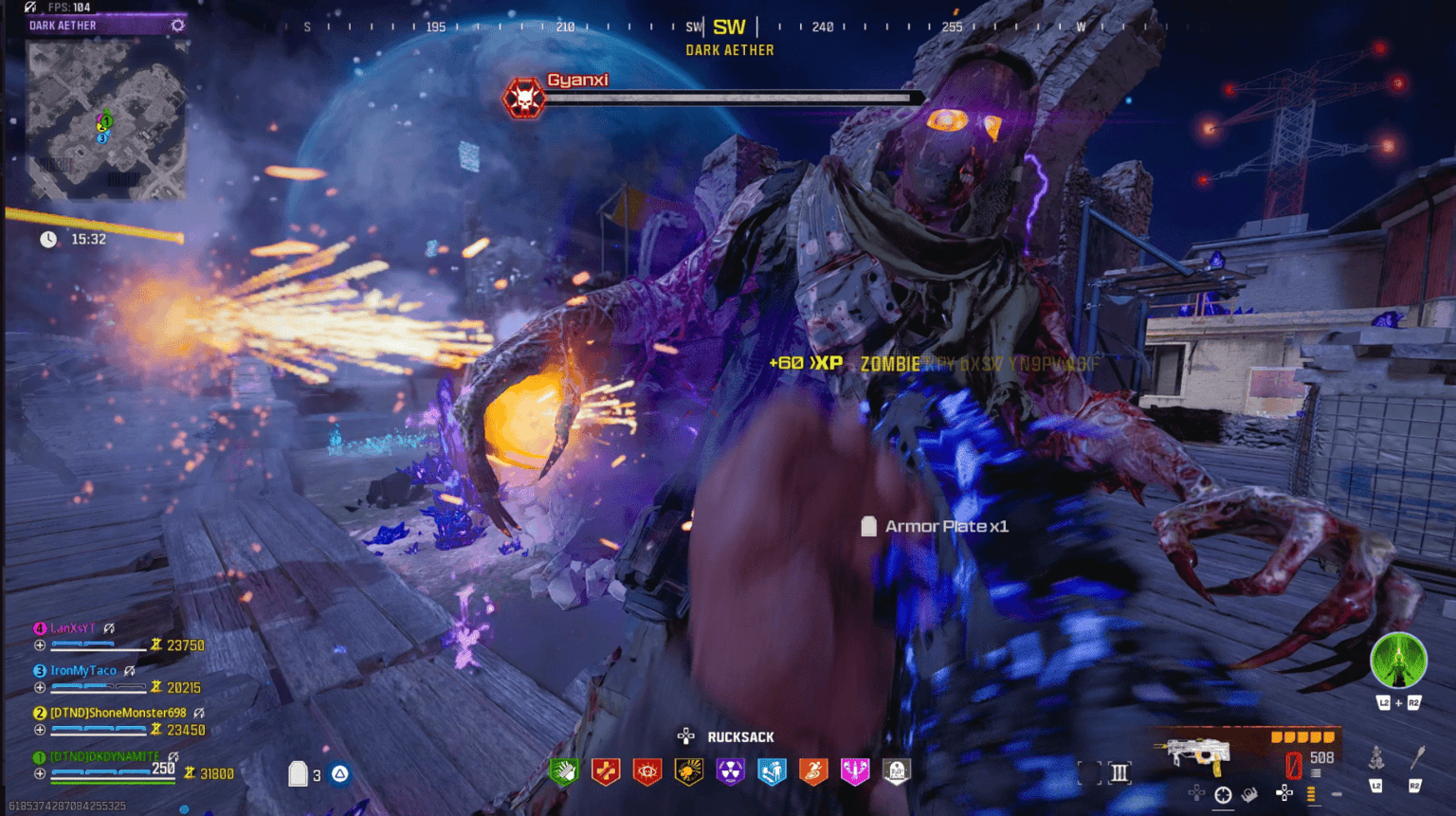This screenshot has width=1456, height=816.
Task: Select squad member IronMyTaco
Action: [x=83, y=670]
